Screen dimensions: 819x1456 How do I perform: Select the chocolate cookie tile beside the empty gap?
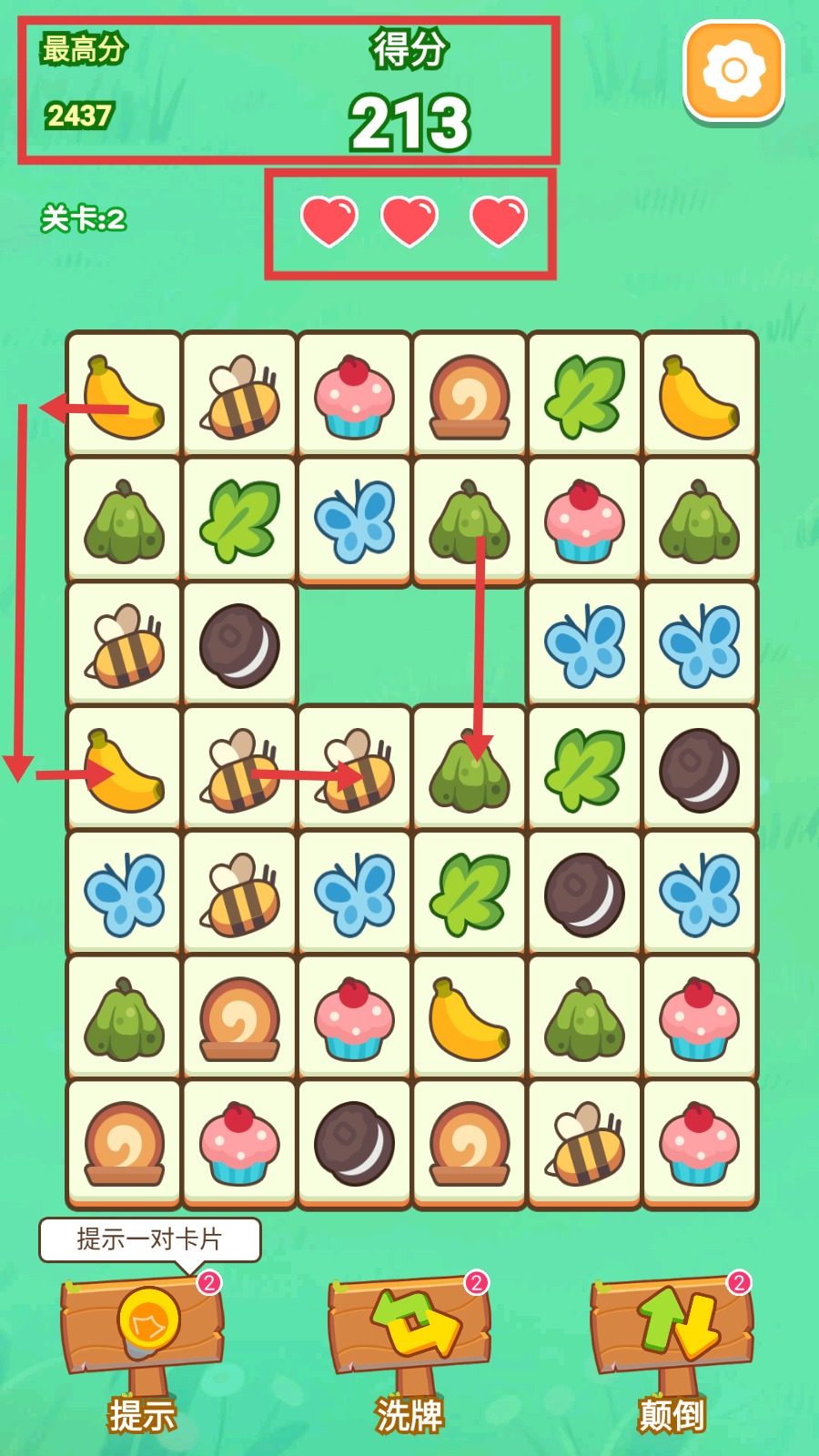[x=240, y=645]
